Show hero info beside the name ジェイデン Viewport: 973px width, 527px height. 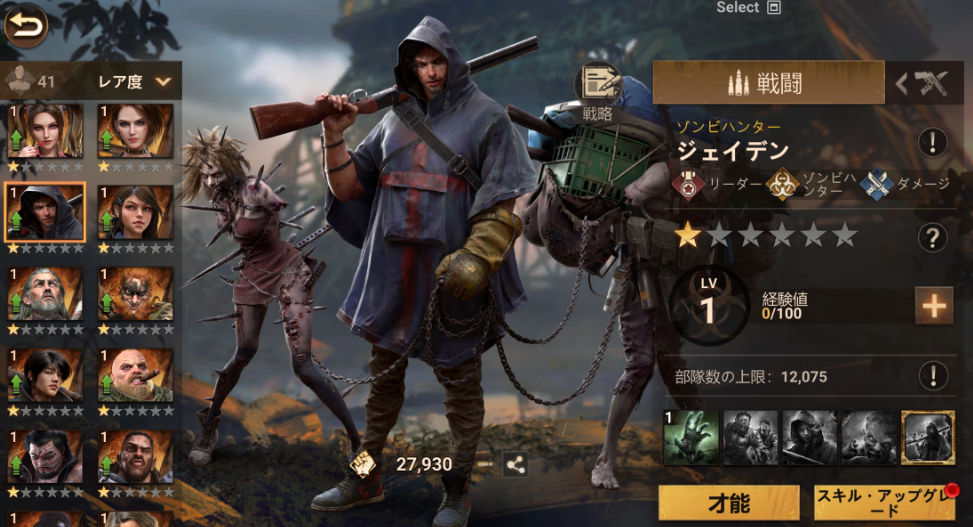point(932,143)
